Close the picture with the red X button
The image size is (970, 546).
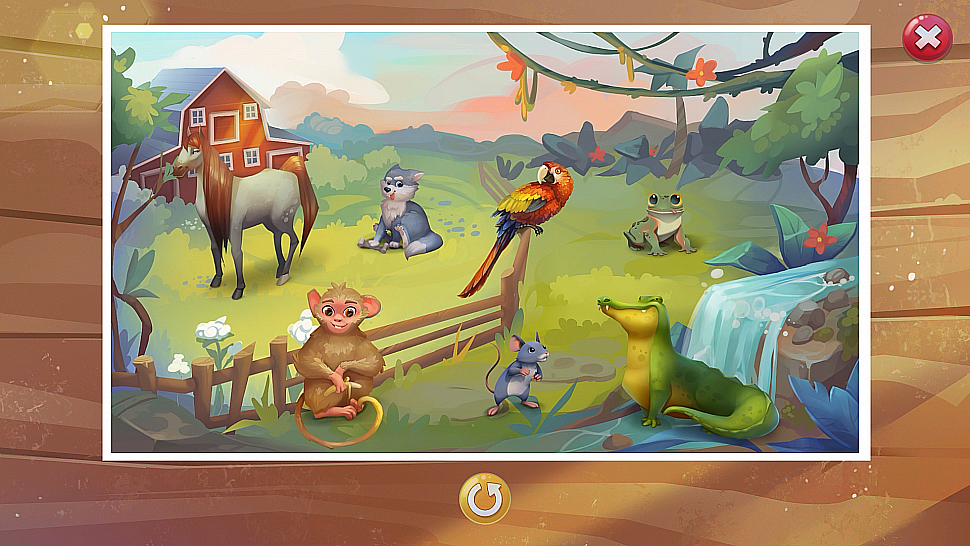[927, 39]
